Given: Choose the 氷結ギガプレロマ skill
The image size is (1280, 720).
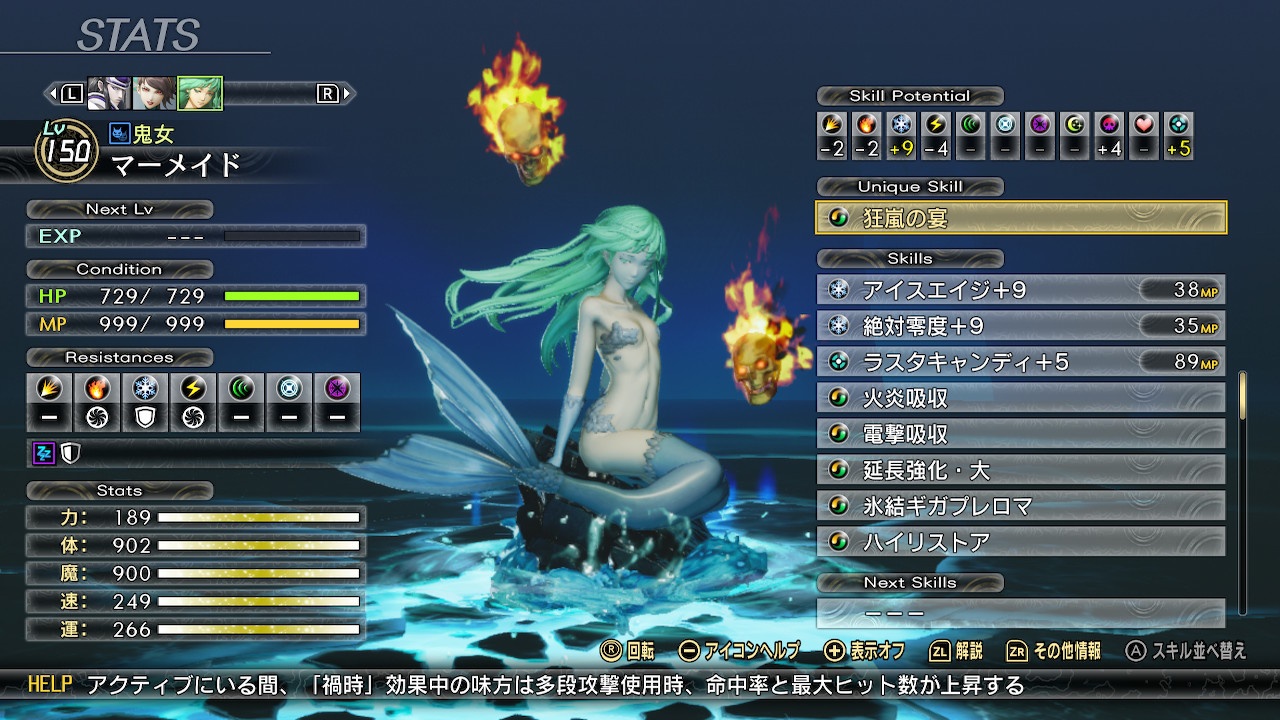Looking at the screenshot, I should (1021, 506).
